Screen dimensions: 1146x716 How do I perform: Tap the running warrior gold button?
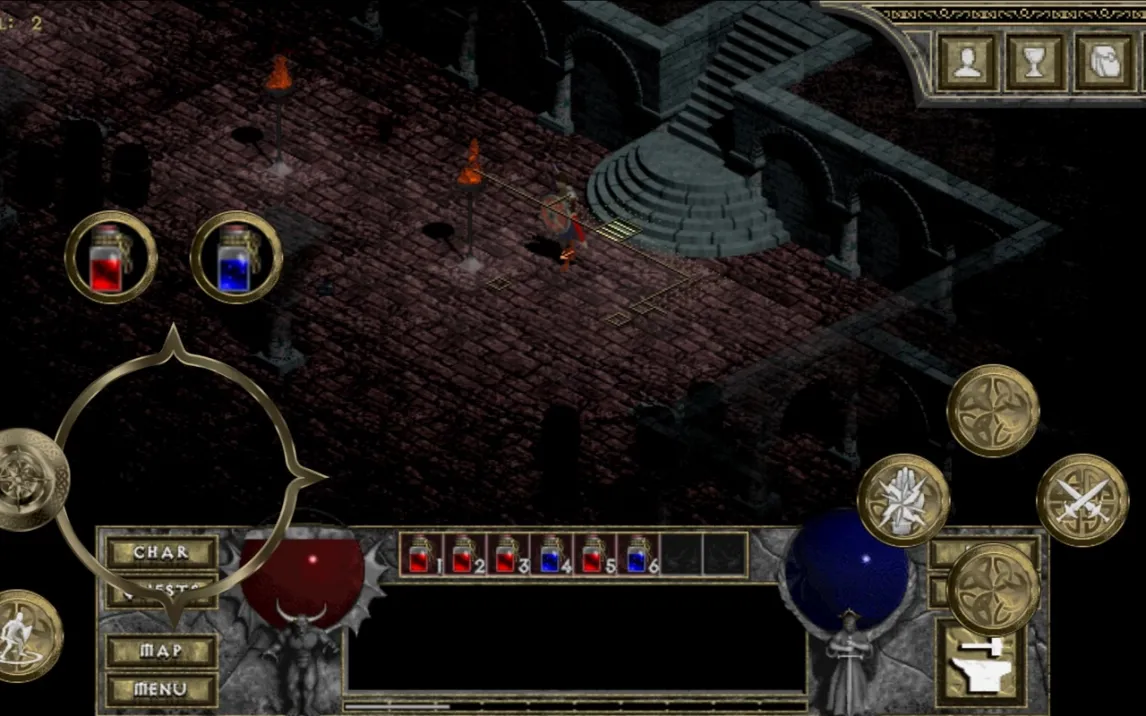[x=22, y=636]
